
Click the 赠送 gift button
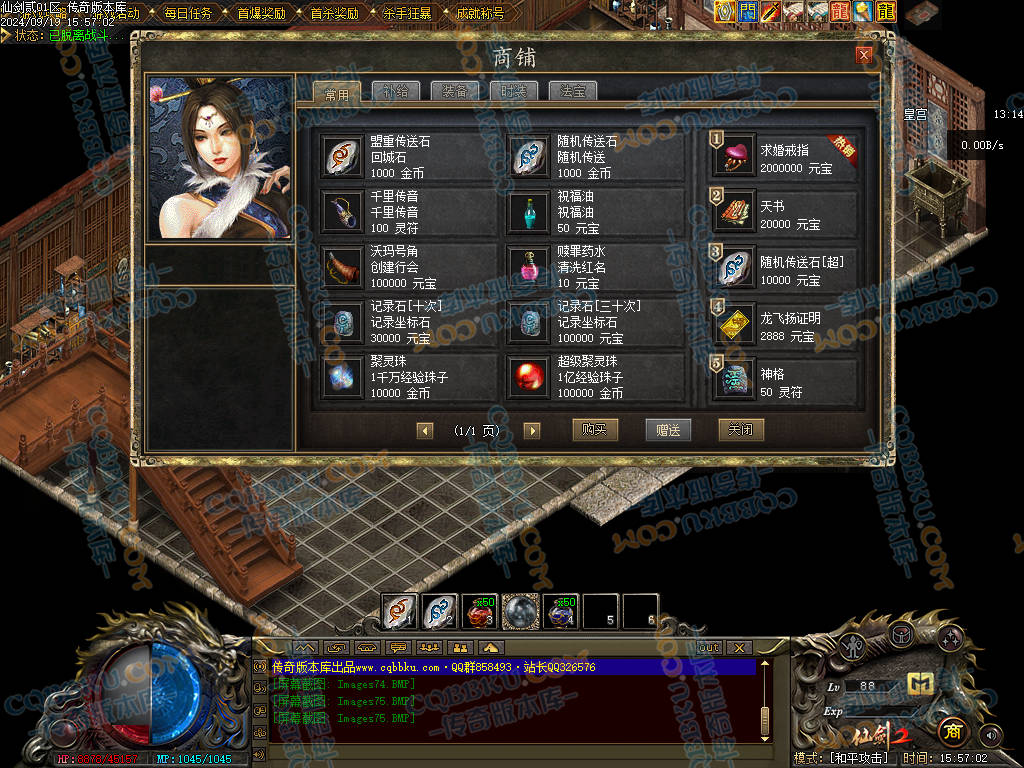[668, 430]
